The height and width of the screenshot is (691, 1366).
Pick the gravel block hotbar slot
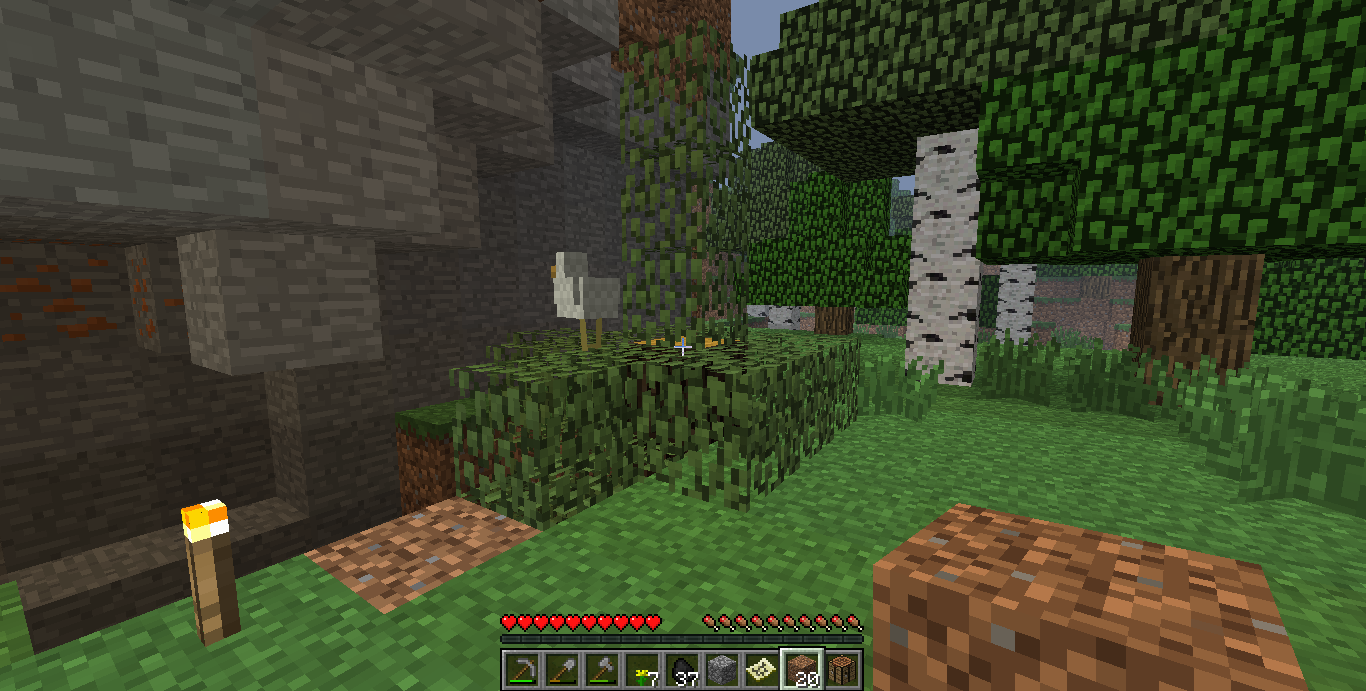click(x=721, y=668)
